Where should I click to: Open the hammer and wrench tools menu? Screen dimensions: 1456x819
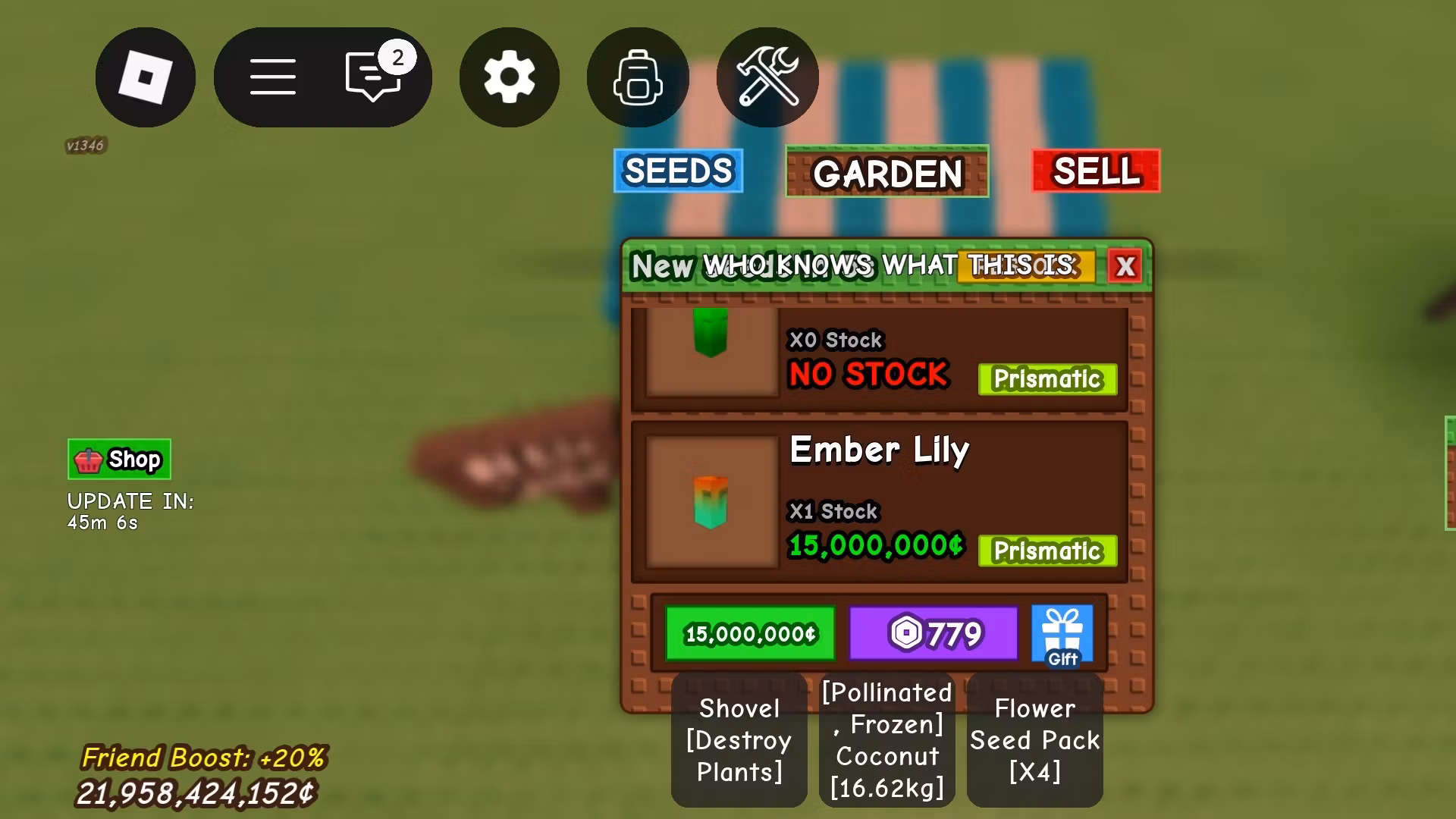tap(767, 77)
